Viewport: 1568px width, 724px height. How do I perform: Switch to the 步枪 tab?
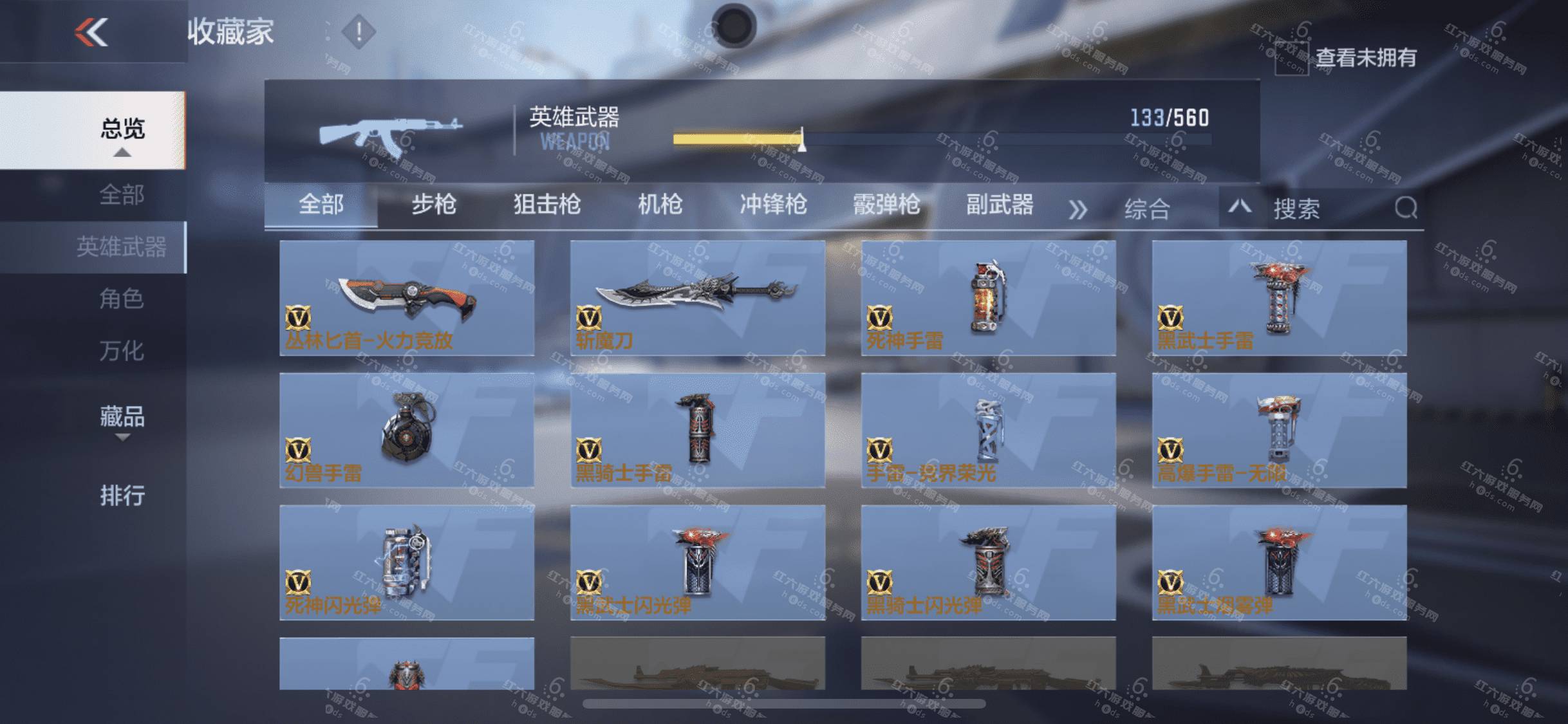[x=434, y=205]
